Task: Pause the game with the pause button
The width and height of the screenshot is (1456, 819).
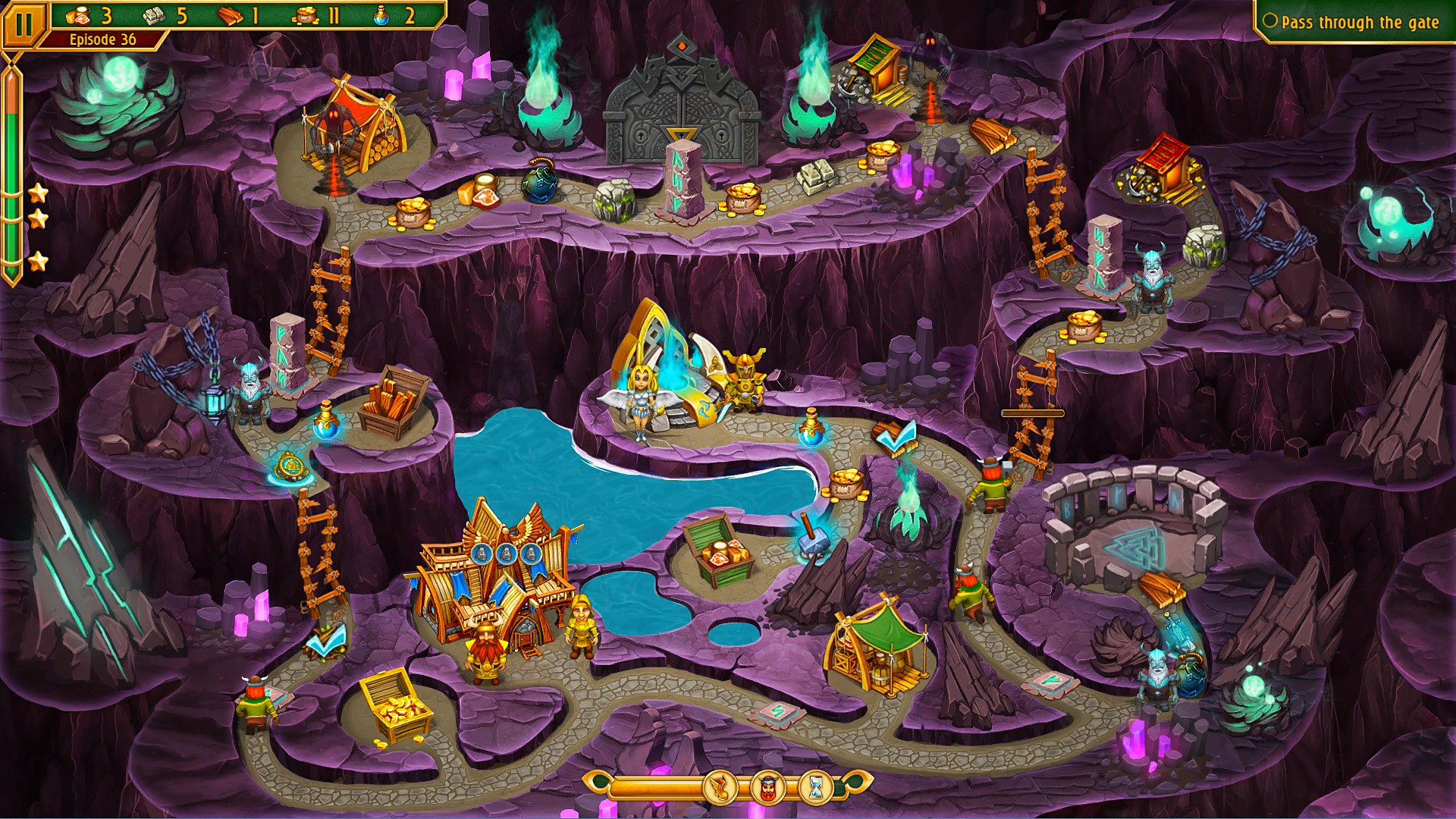Action: [x=24, y=25]
